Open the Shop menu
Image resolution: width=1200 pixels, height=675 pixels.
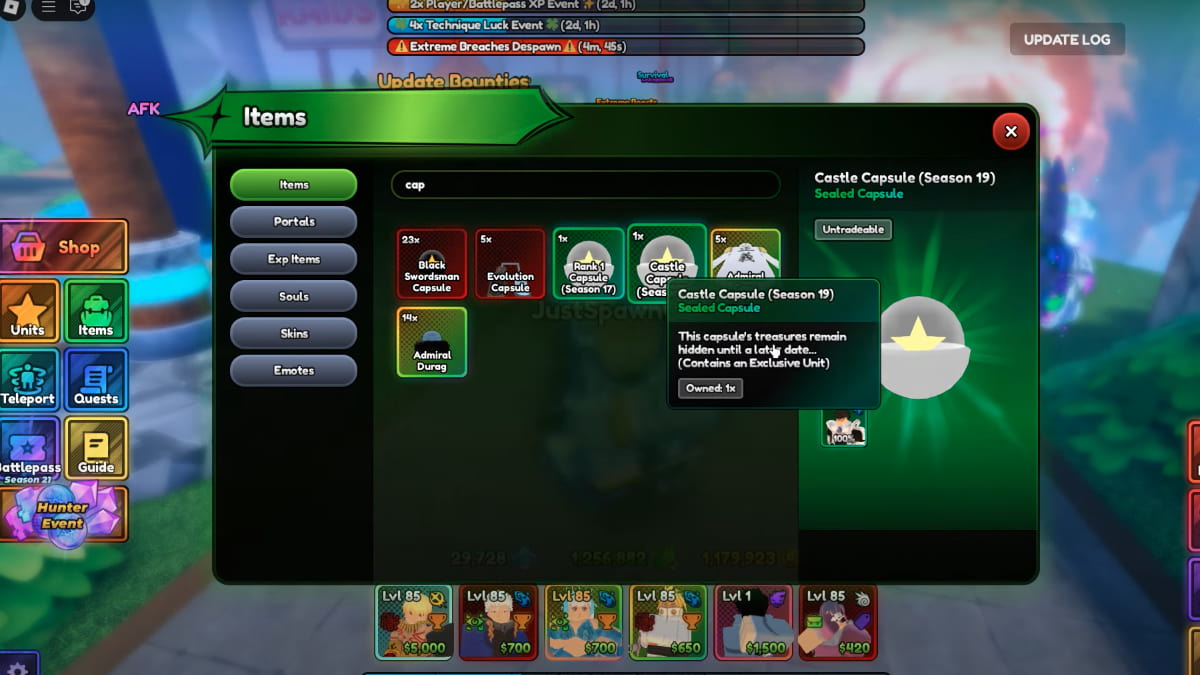pos(64,247)
